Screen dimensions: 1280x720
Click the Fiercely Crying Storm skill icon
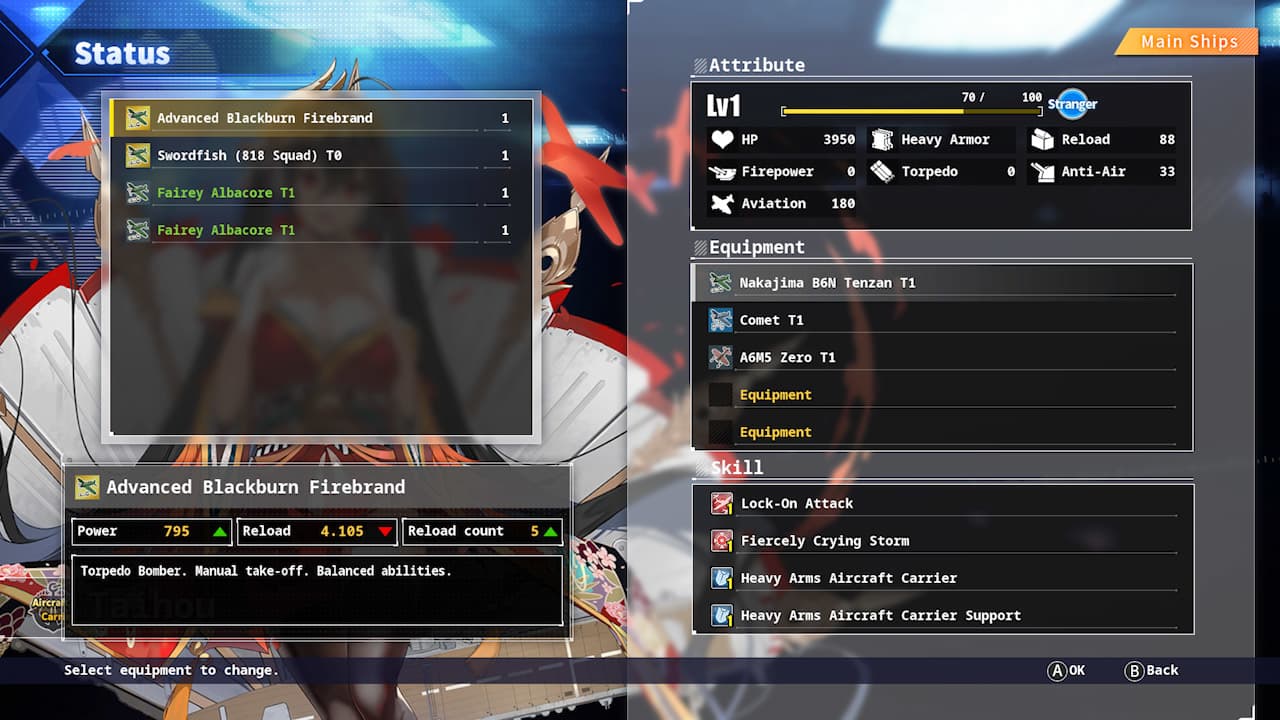pyautogui.click(x=721, y=540)
